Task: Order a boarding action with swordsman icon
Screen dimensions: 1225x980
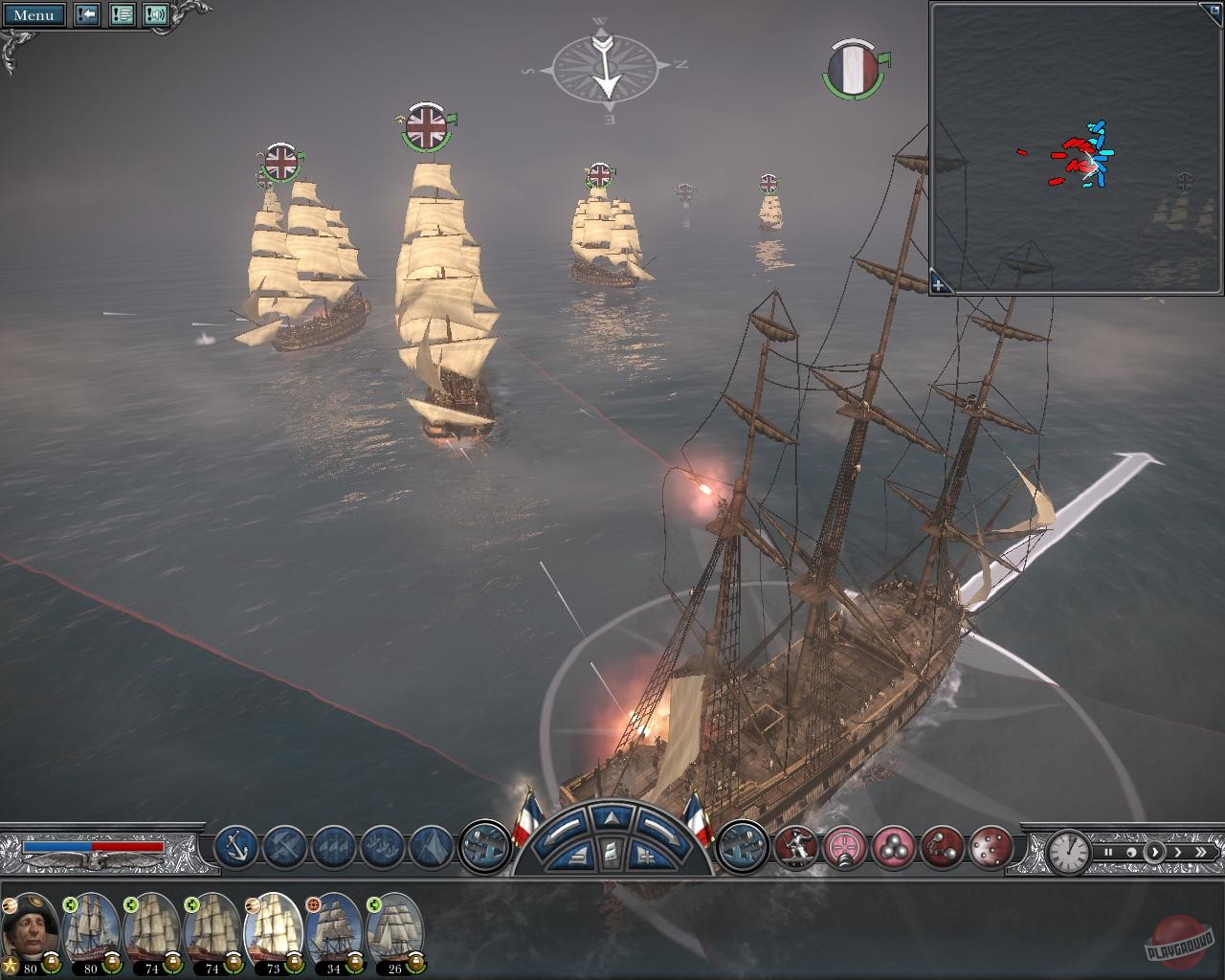Action: point(796,848)
